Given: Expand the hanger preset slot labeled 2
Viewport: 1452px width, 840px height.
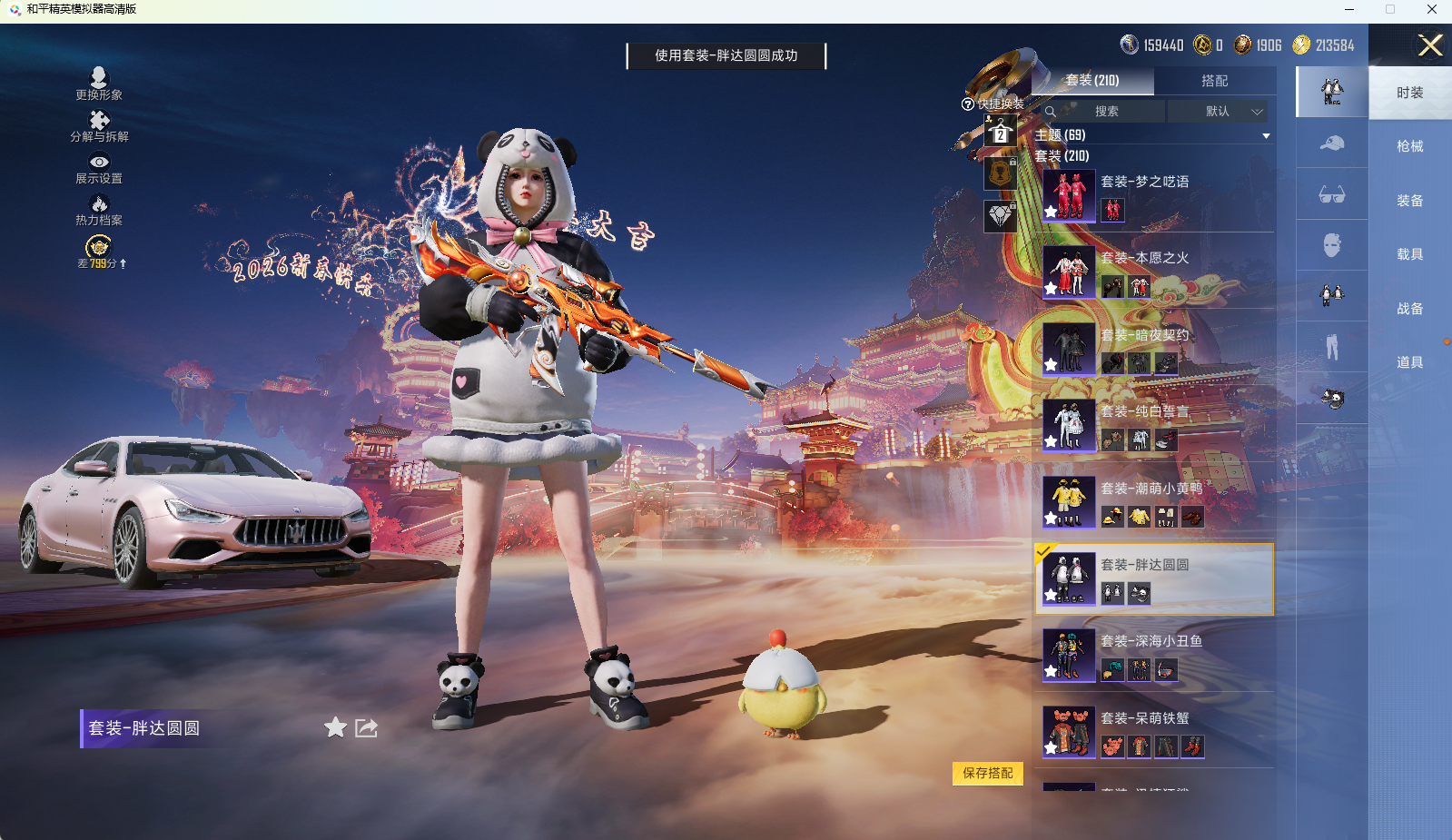Looking at the screenshot, I should pyautogui.click(x=1000, y=133).
